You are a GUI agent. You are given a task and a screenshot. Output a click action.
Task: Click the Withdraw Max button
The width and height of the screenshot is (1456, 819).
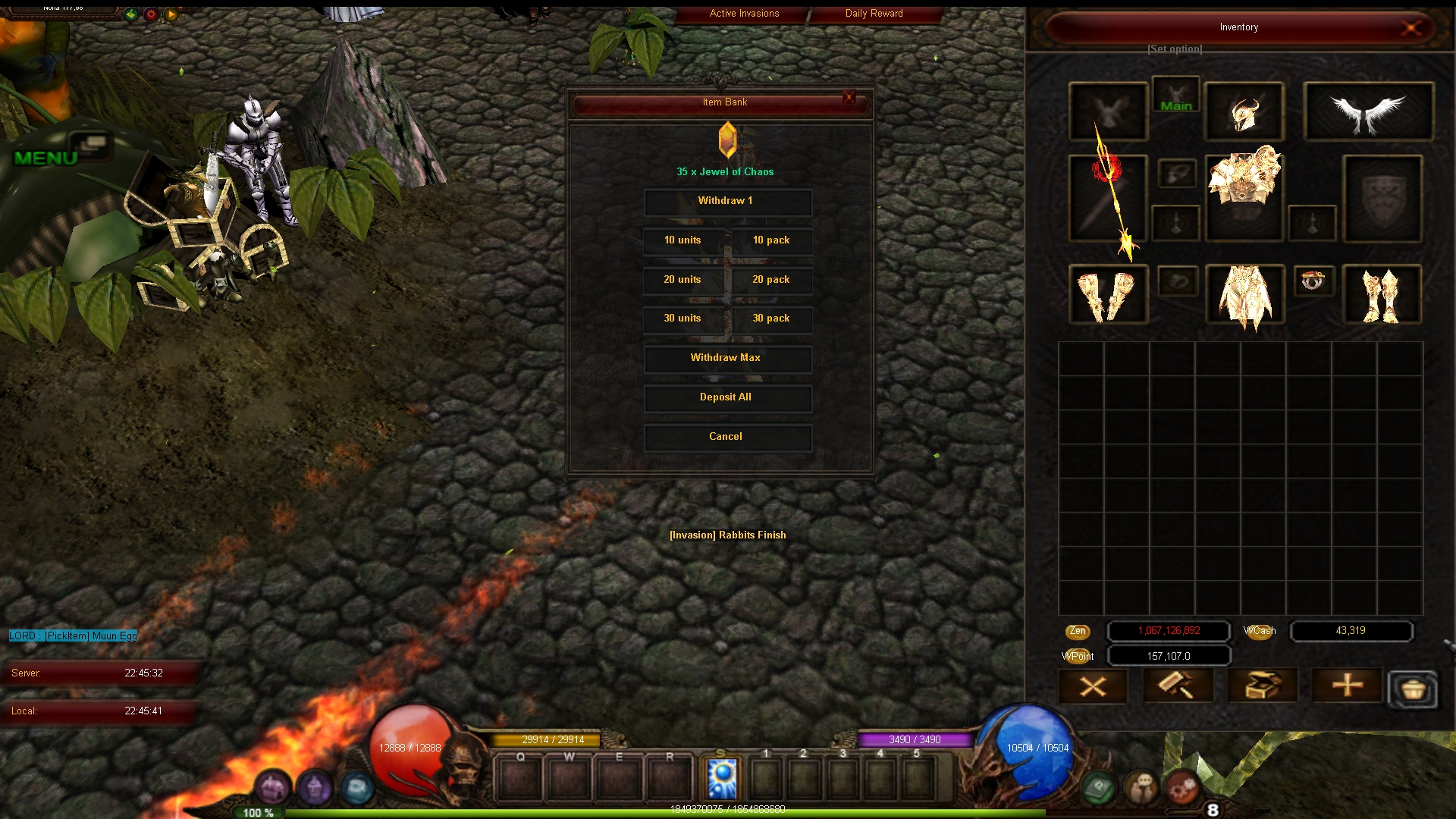tap(726, 358)
